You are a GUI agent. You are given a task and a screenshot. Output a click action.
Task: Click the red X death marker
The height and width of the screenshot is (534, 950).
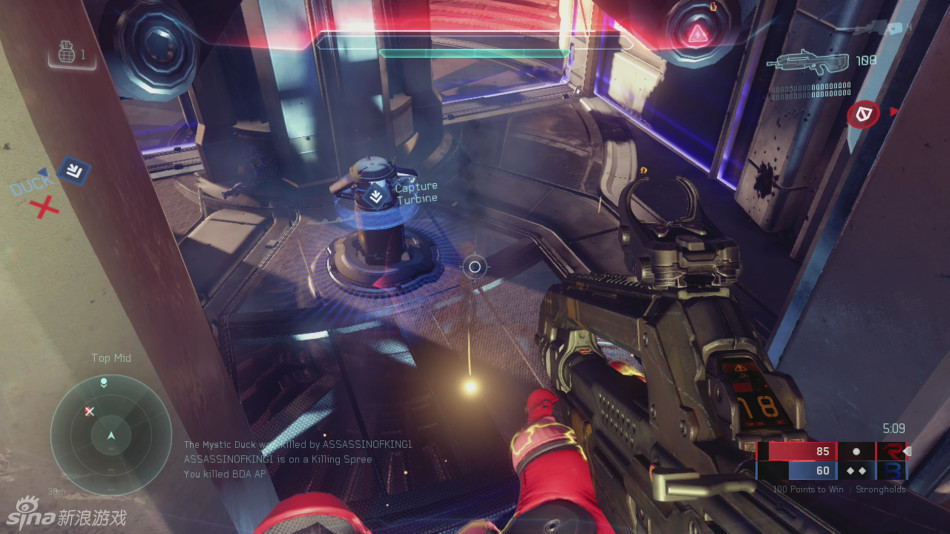point(44,208)
